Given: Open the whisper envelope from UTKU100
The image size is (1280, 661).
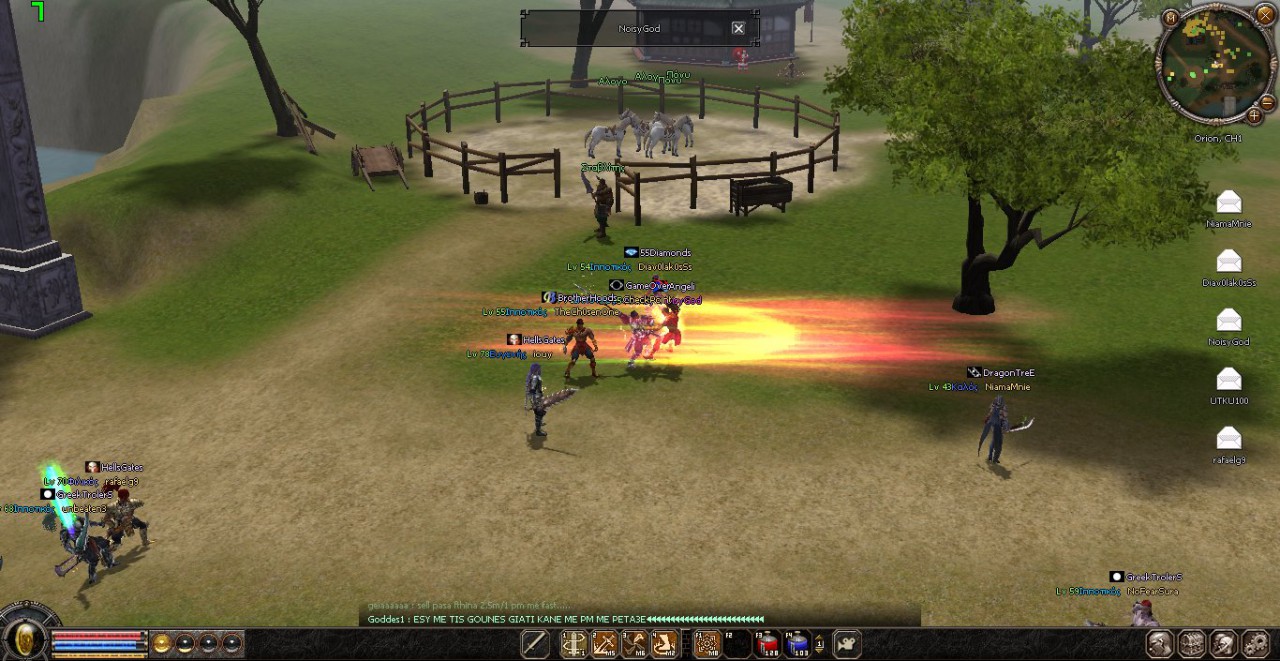Looking at the screenshot, I should click(x=1228, y=380).
